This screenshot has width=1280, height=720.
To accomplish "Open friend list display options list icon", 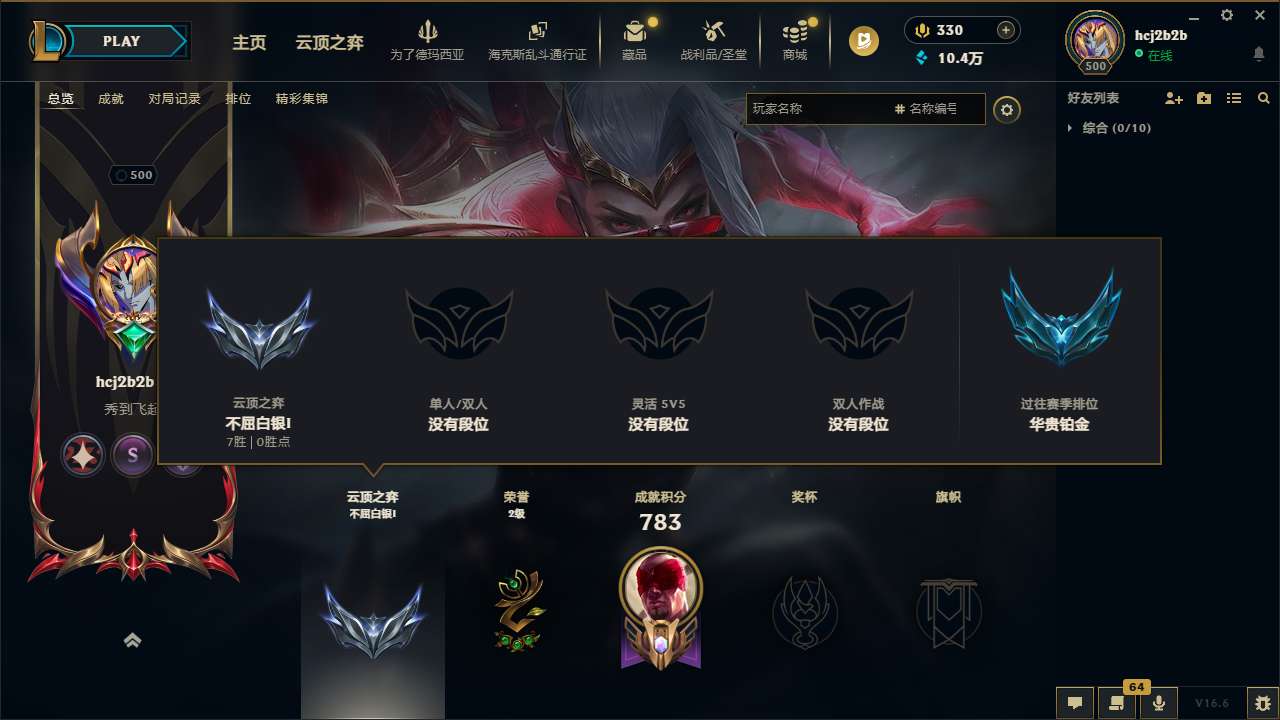I will pos(1233,96).
